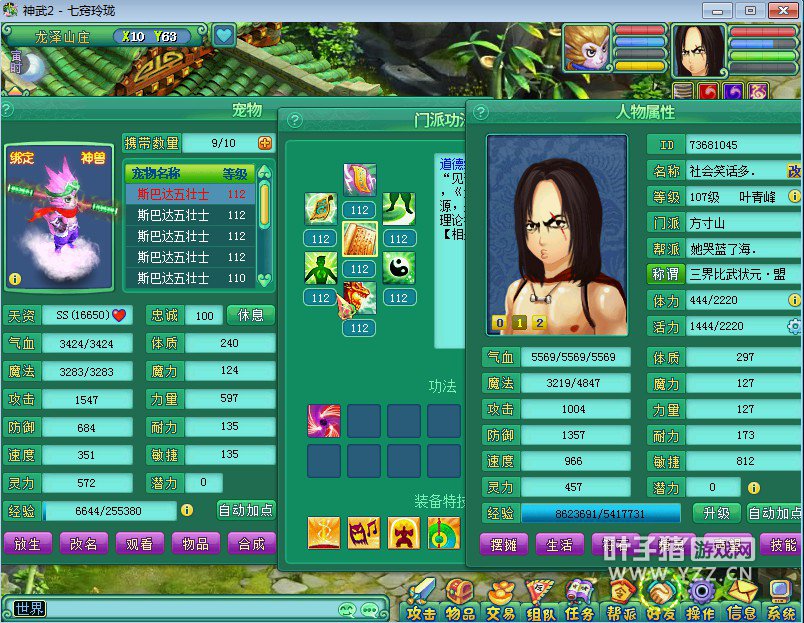The height and width of the screenshot is (623, 804).
Task: Open the 系统 (system) menu icon
Action: 781,601
